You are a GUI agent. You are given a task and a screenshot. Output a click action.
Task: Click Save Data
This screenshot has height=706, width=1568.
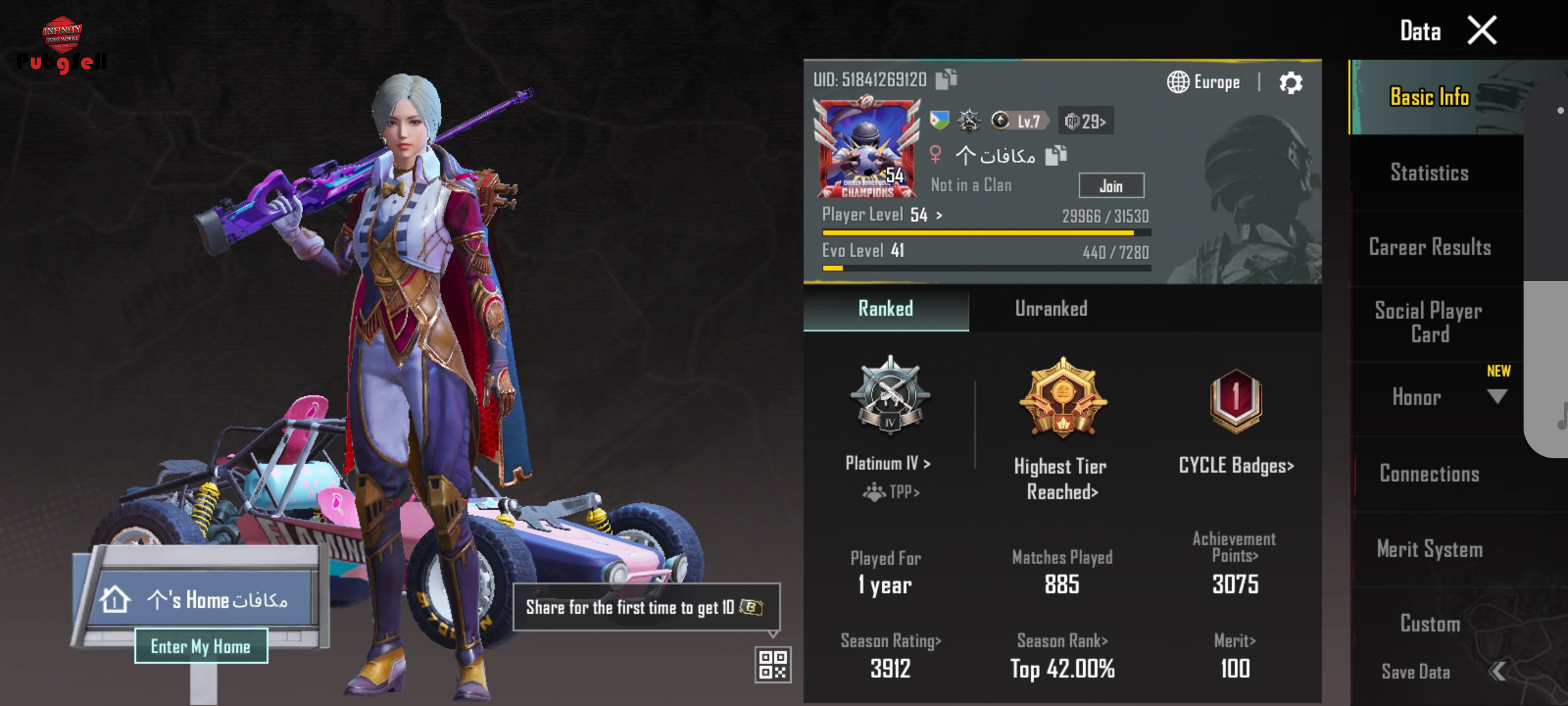1416,672
